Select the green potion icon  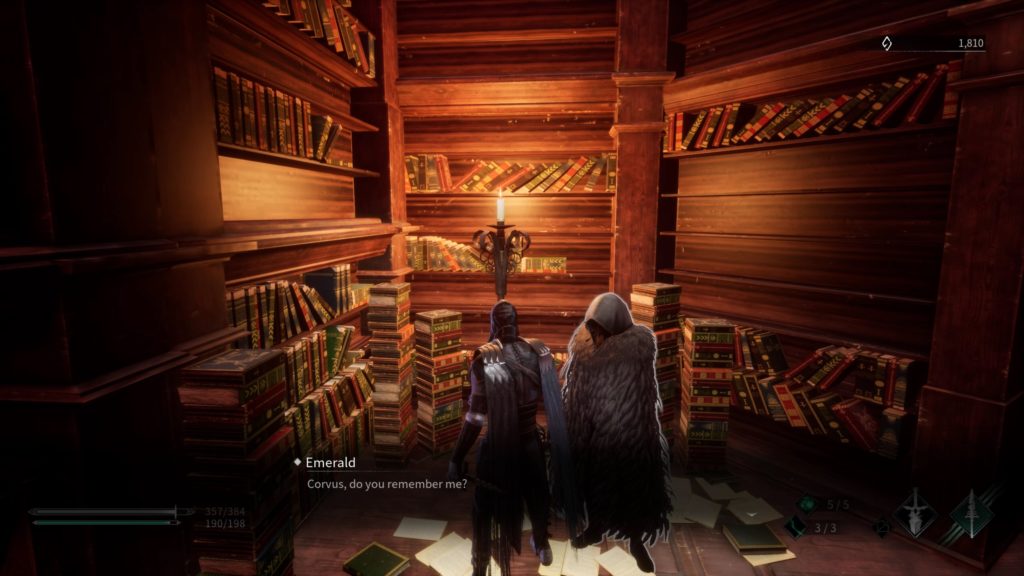click(x=807, y=504)
